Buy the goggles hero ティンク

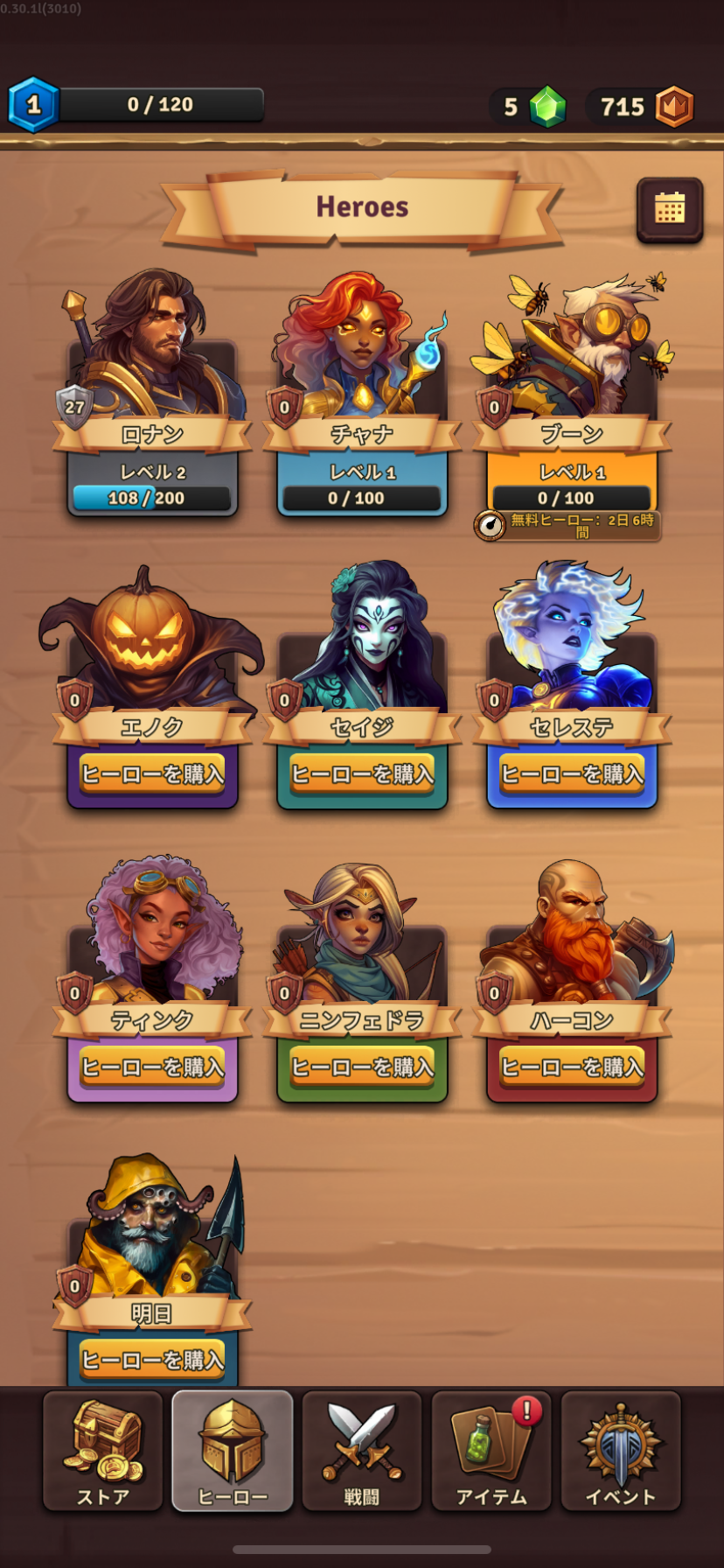click(152, 1067)
